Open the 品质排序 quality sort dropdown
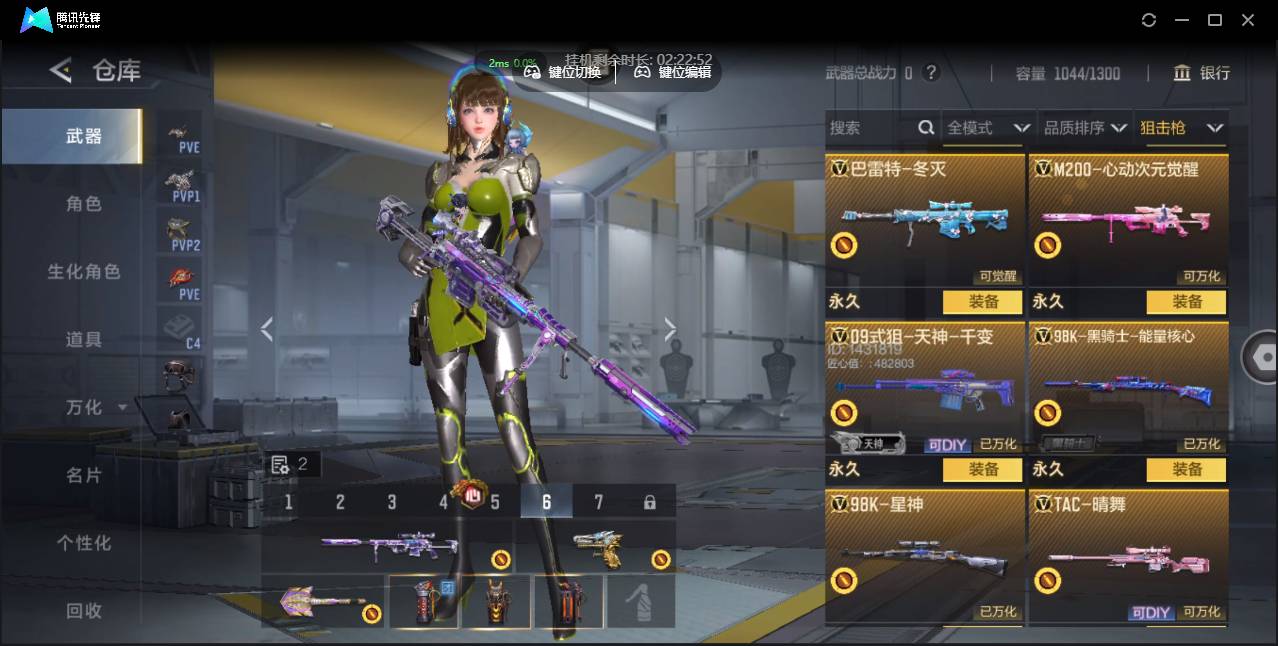Viewport: 1278px width, 646px height. 1084,128
